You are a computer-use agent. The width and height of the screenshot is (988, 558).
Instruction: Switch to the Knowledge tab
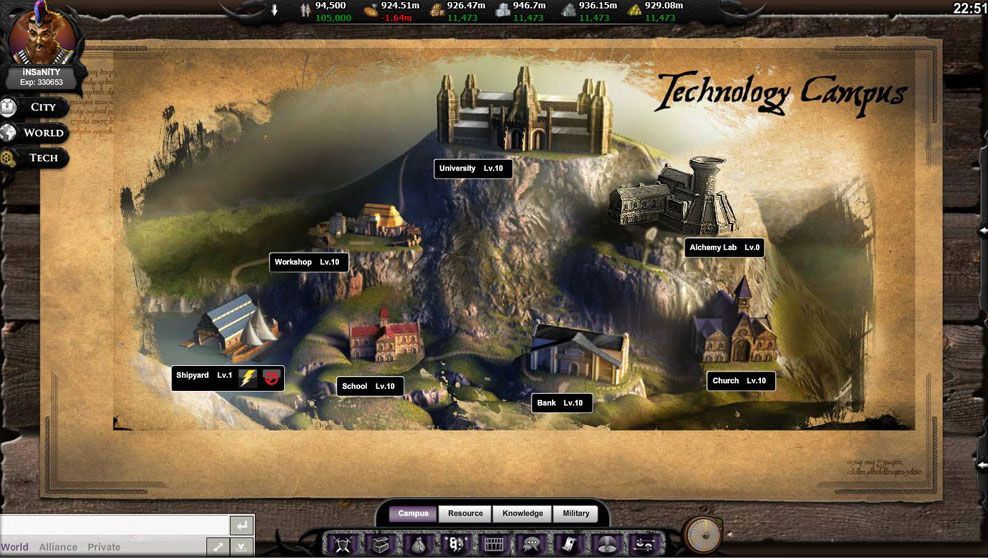522,514
